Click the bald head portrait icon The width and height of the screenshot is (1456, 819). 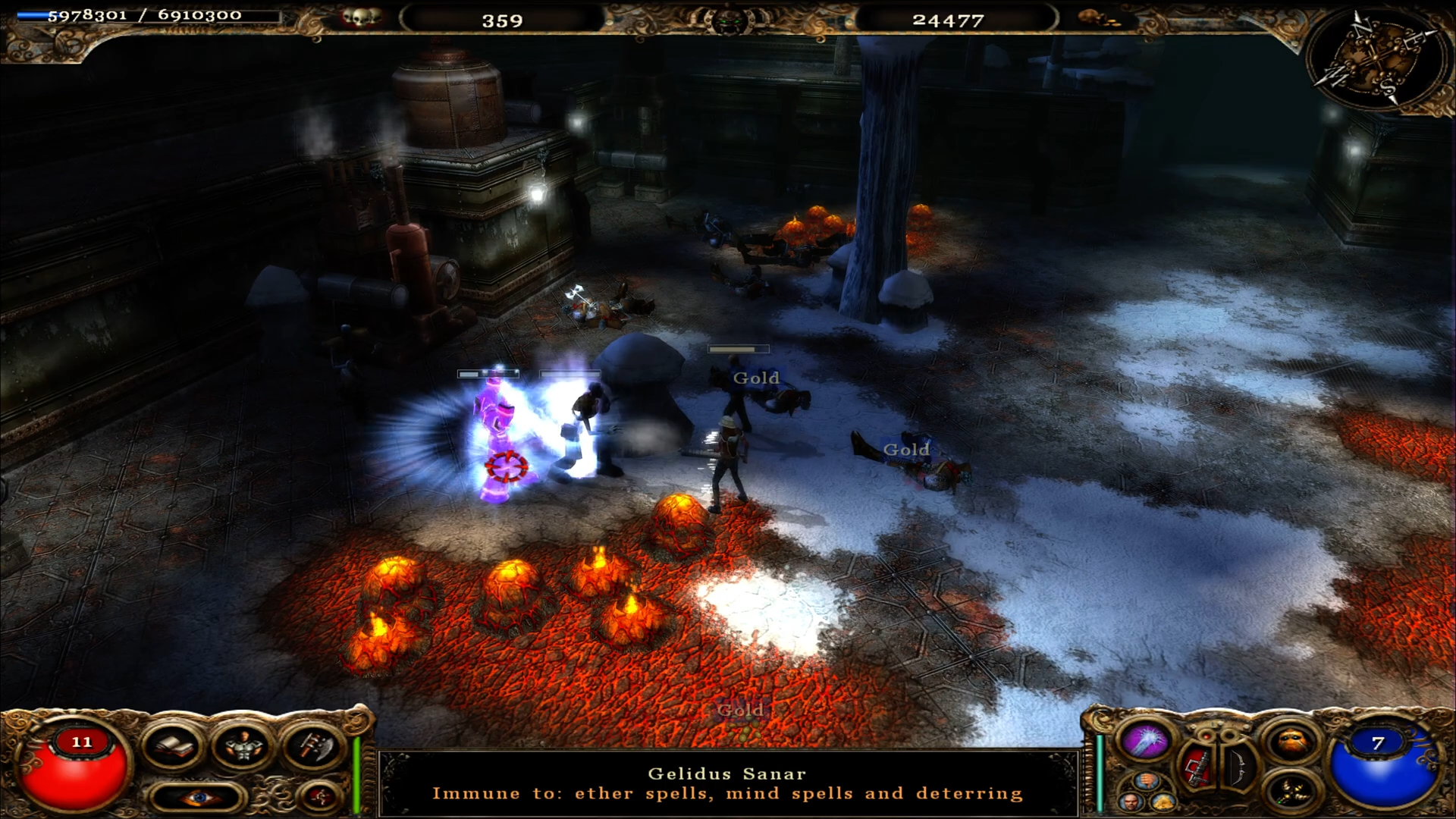pos(1131,802)
